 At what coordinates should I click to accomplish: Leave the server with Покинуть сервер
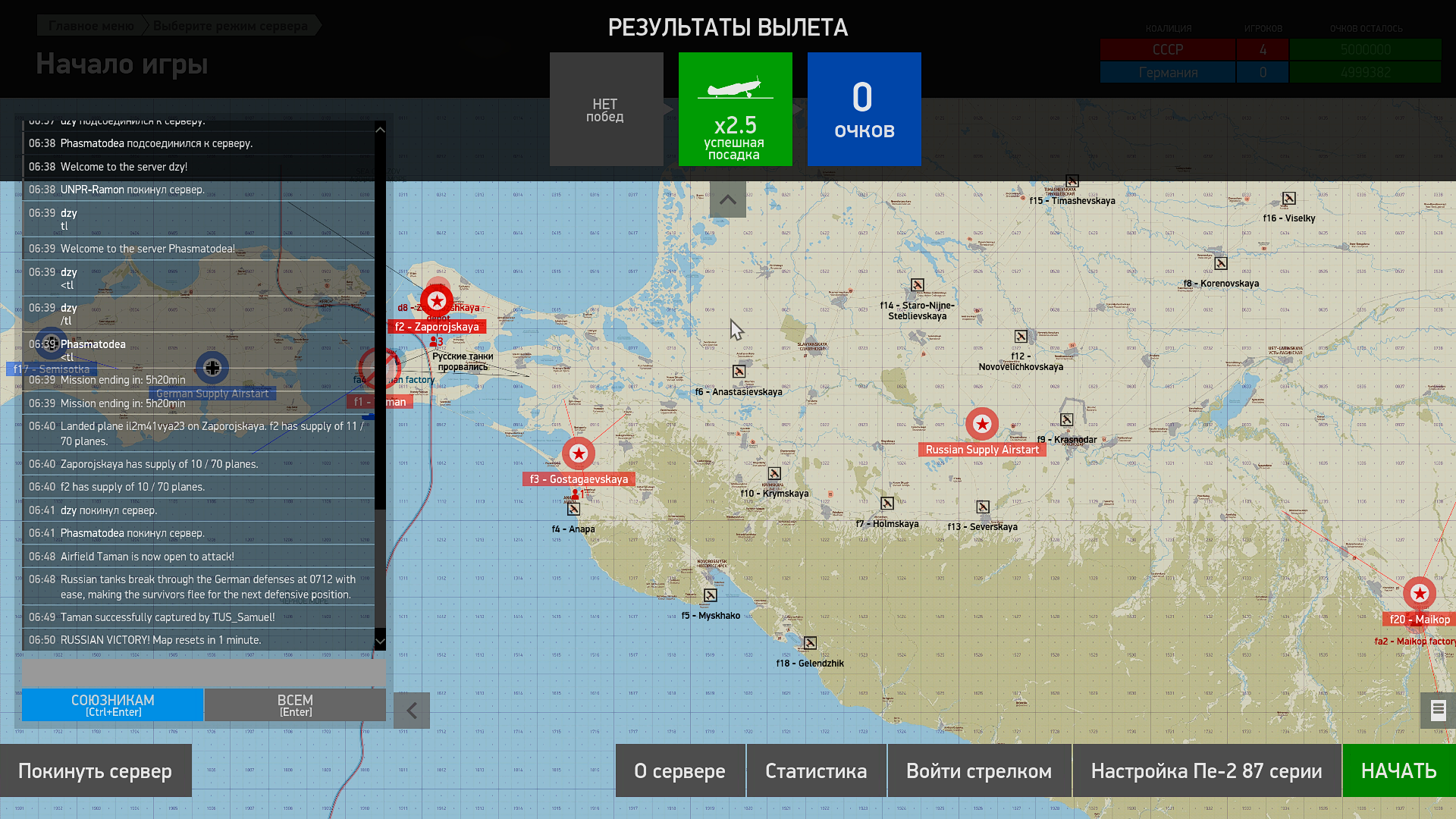pyautogui.click(x=95, y=770)
